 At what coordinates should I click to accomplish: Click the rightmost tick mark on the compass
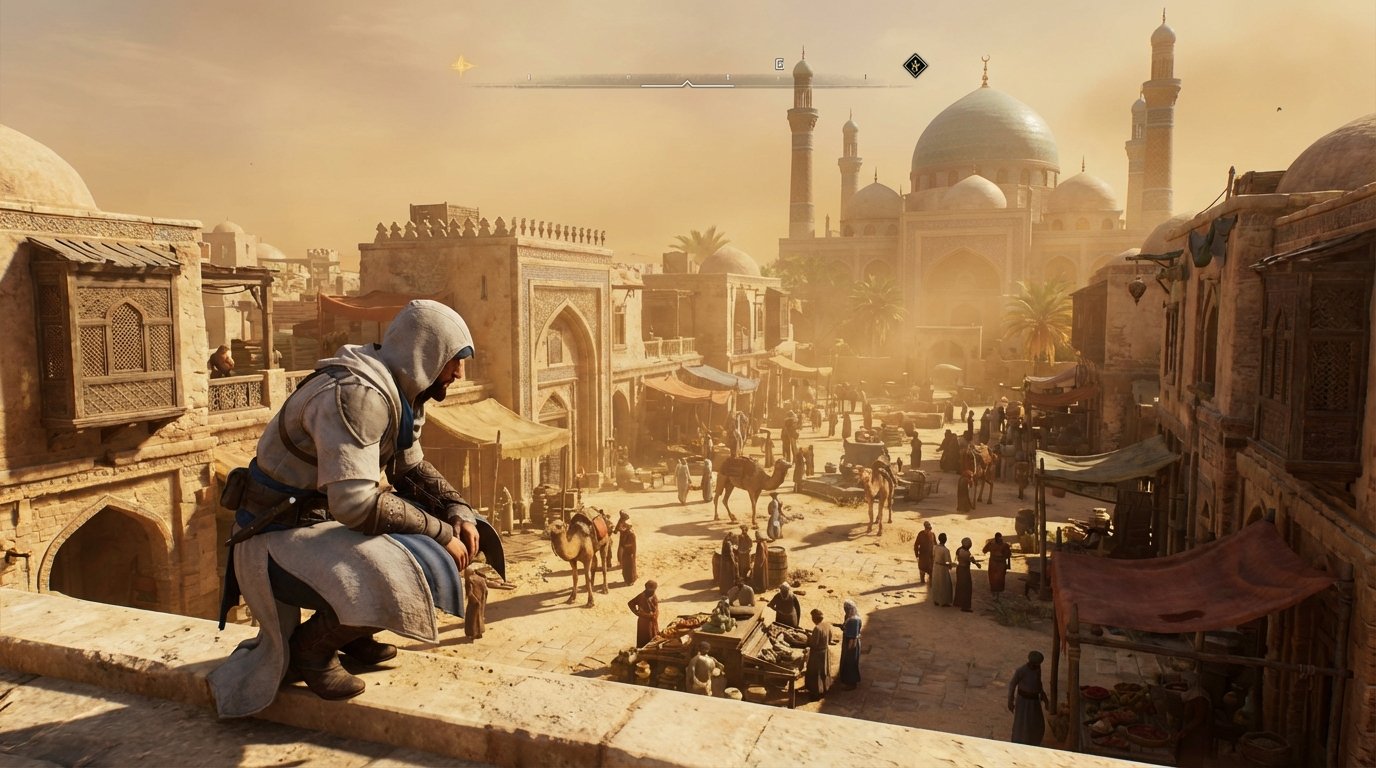coord(865,77)
